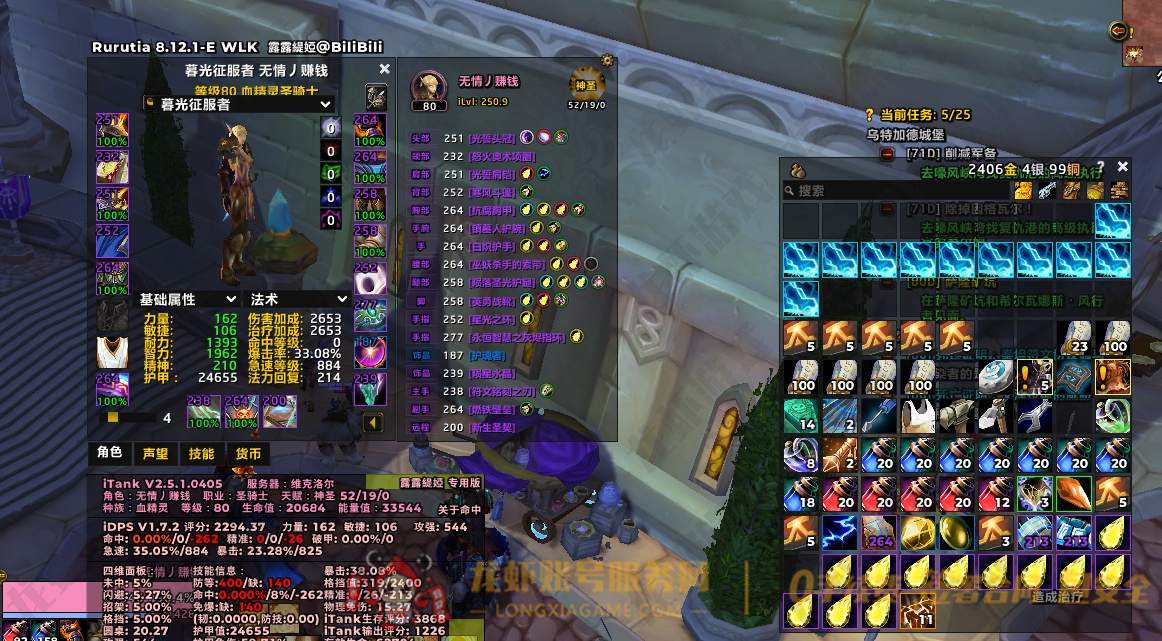Click the 关于命中 hit info button
Screen dimensions: 1162x641
coord(459,509)
